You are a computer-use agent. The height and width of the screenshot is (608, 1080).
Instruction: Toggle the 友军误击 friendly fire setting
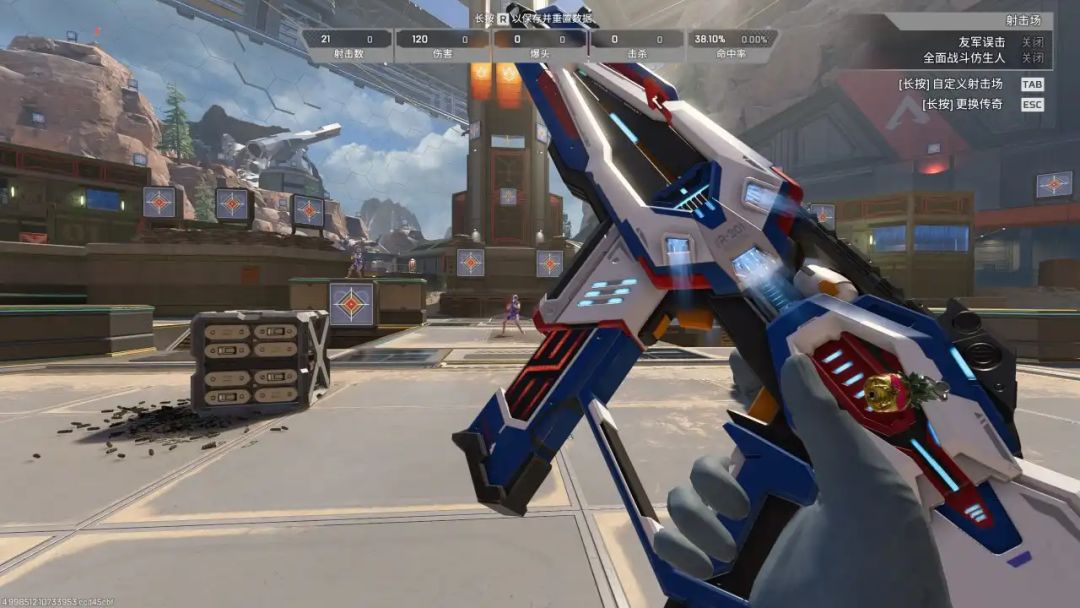(1031, 42)
